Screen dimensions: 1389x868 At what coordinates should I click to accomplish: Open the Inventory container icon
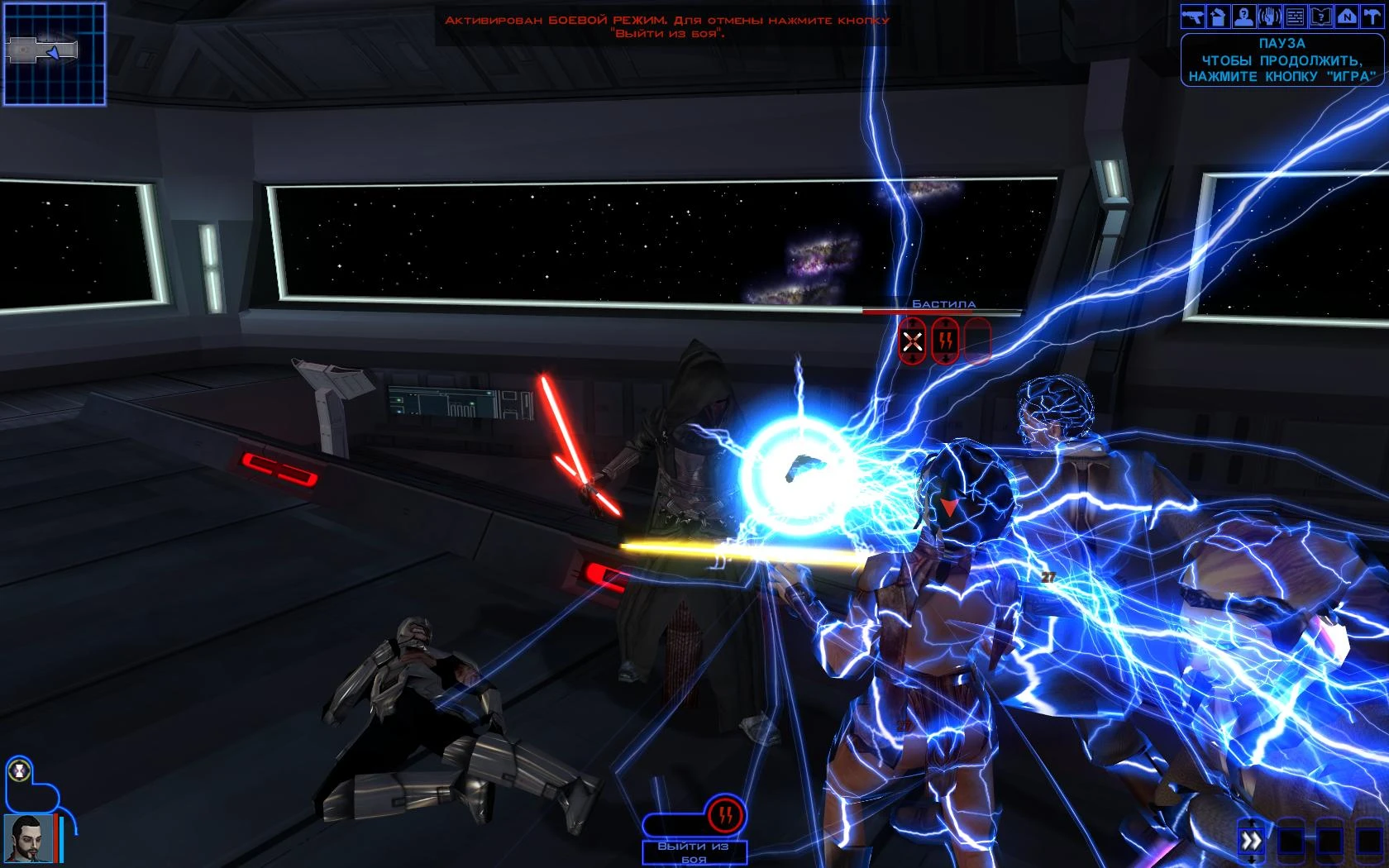point(1218,15)
